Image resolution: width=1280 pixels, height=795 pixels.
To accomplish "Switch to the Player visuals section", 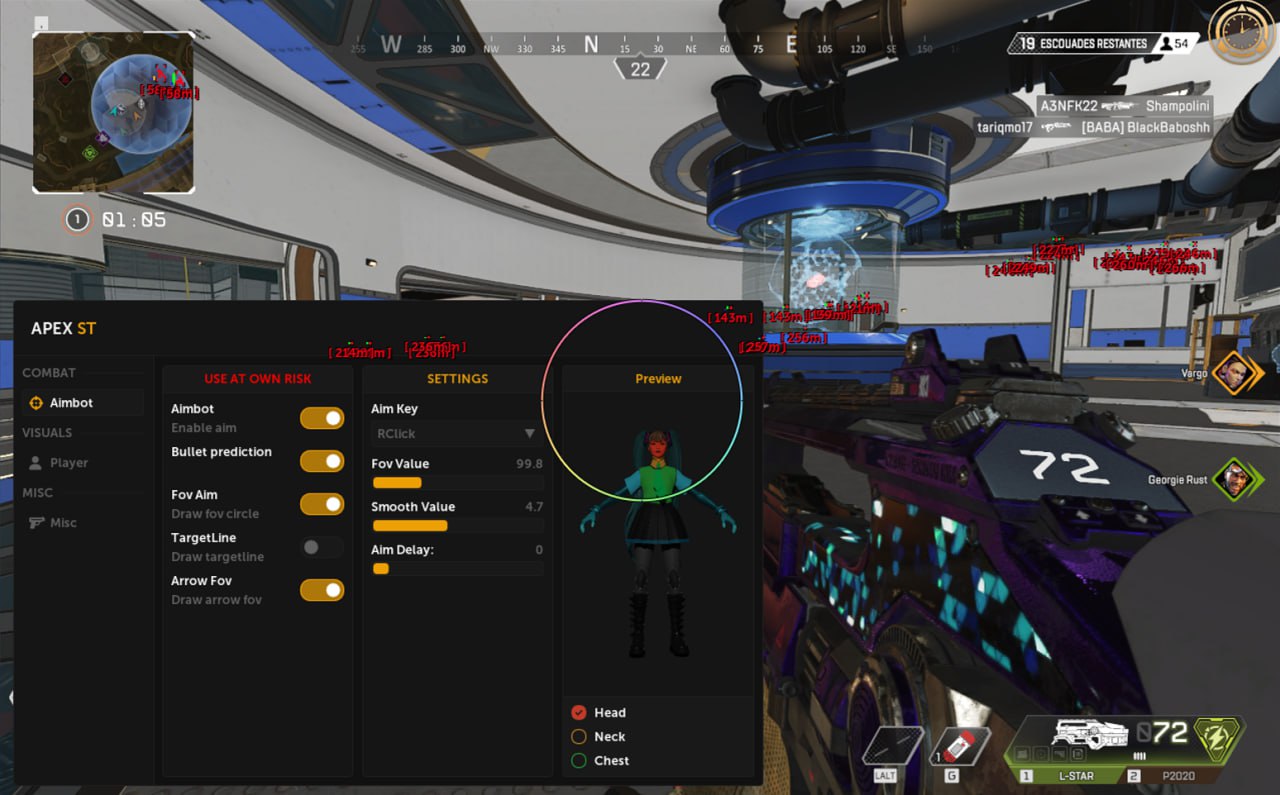I will (68, 463).
